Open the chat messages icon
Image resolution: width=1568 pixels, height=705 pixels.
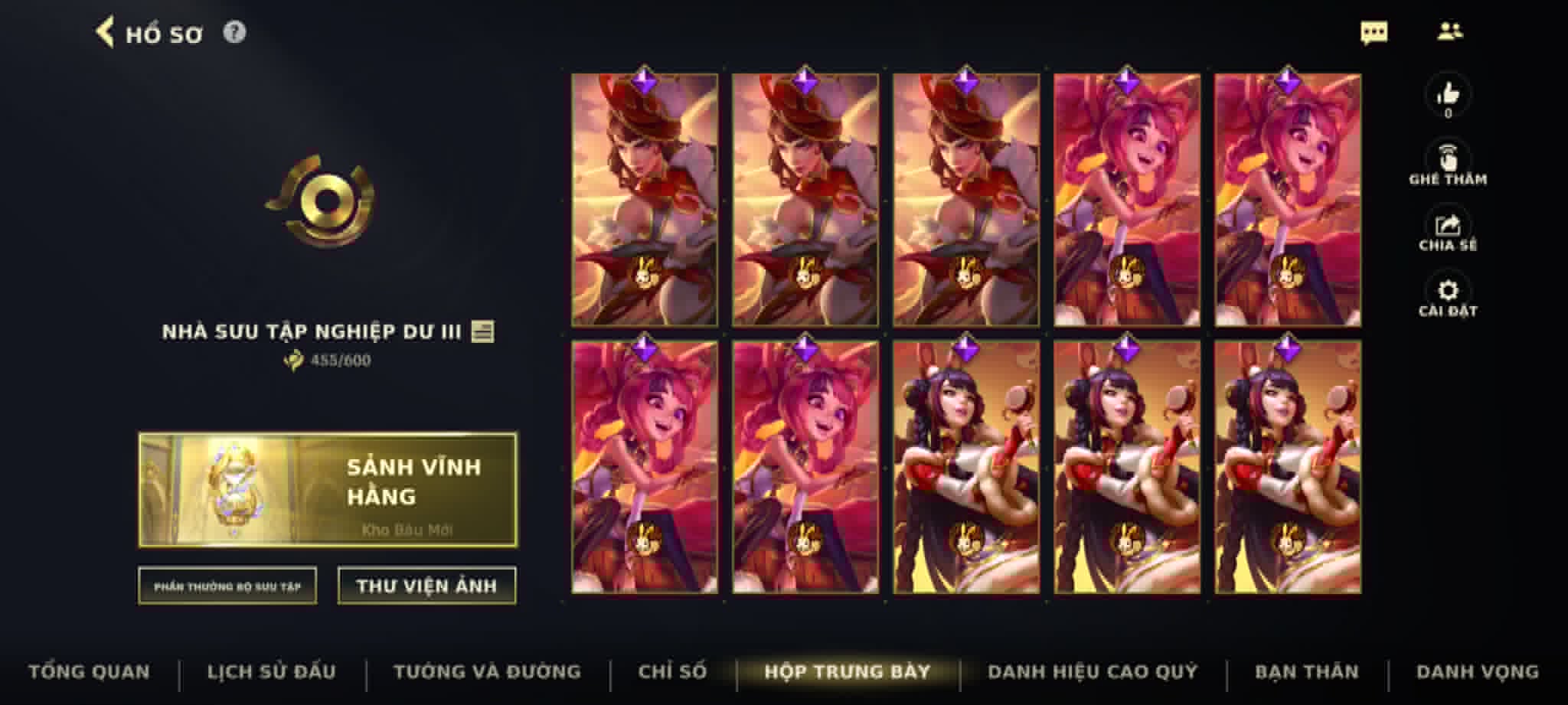1376,31
